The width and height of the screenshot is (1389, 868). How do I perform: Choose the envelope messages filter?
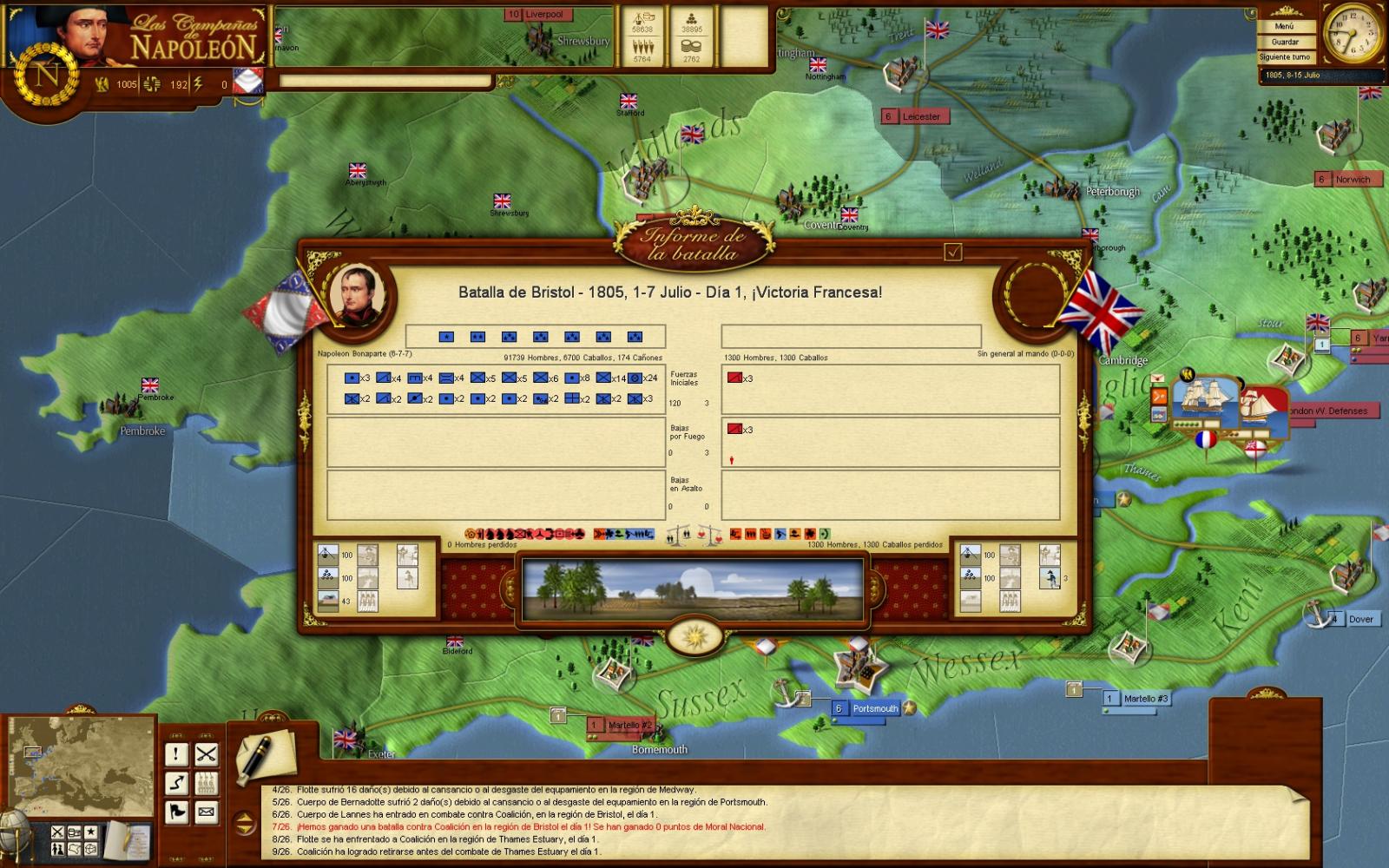(x=206, y=812)
